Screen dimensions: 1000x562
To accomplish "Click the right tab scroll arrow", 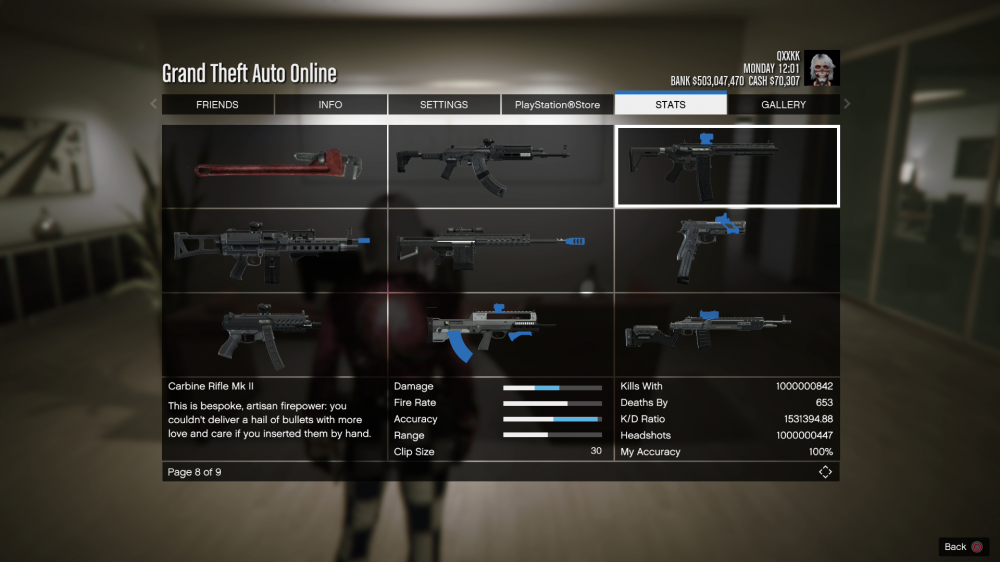I will click(x=847, y=104).
